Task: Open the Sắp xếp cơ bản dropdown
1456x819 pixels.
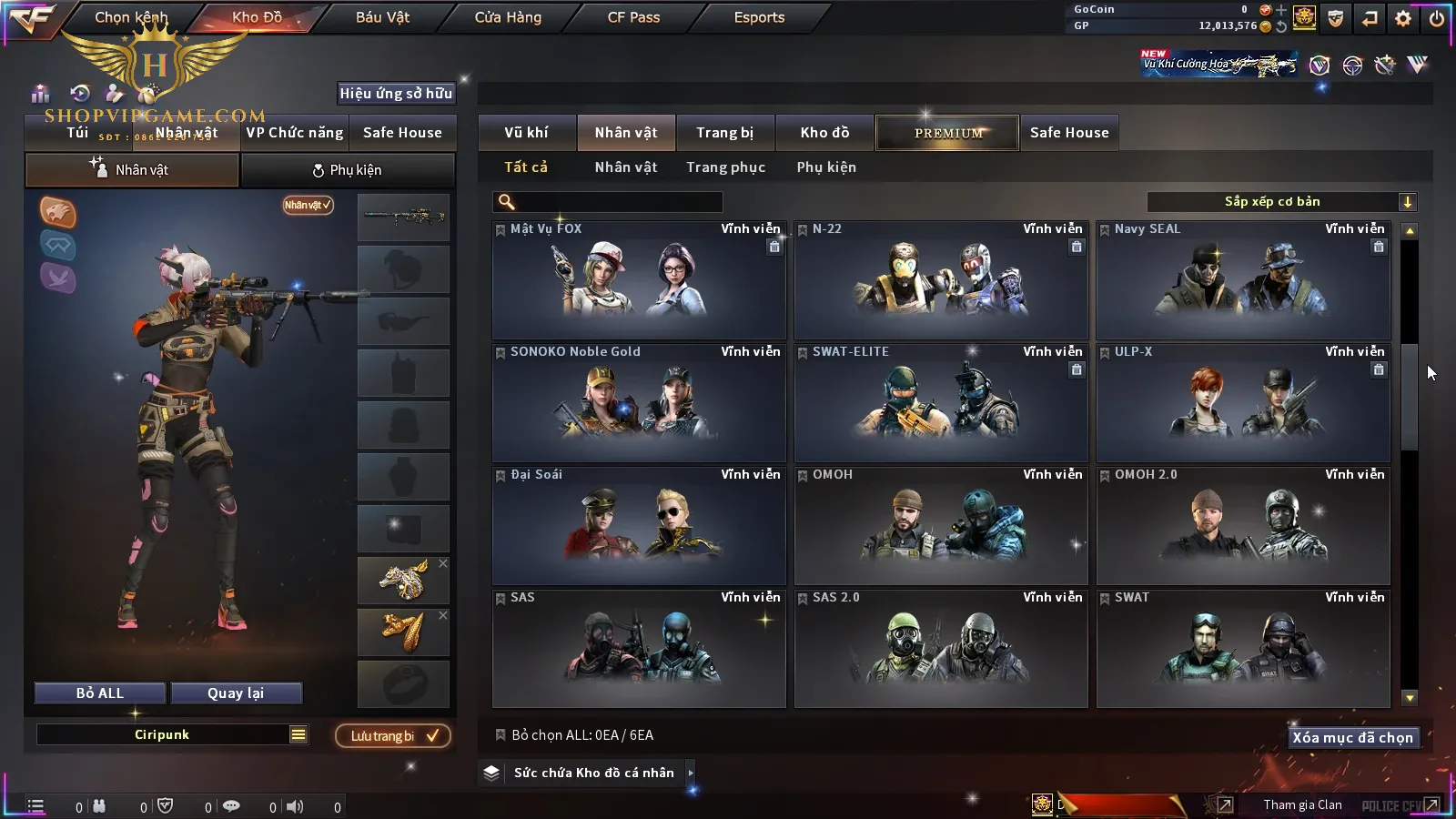Action: (x=1282, y=202)
